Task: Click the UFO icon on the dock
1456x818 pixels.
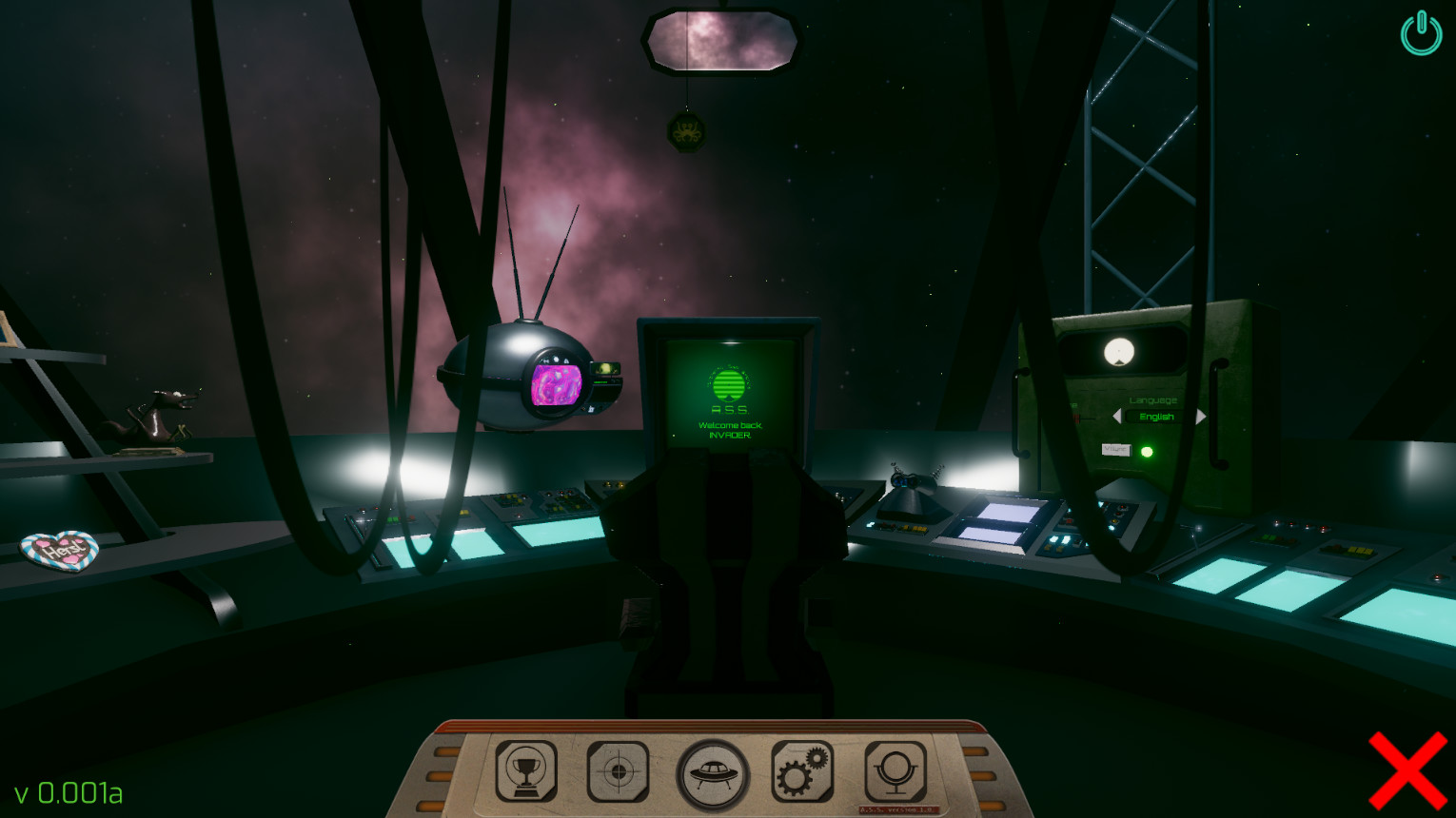Action: 712,771
